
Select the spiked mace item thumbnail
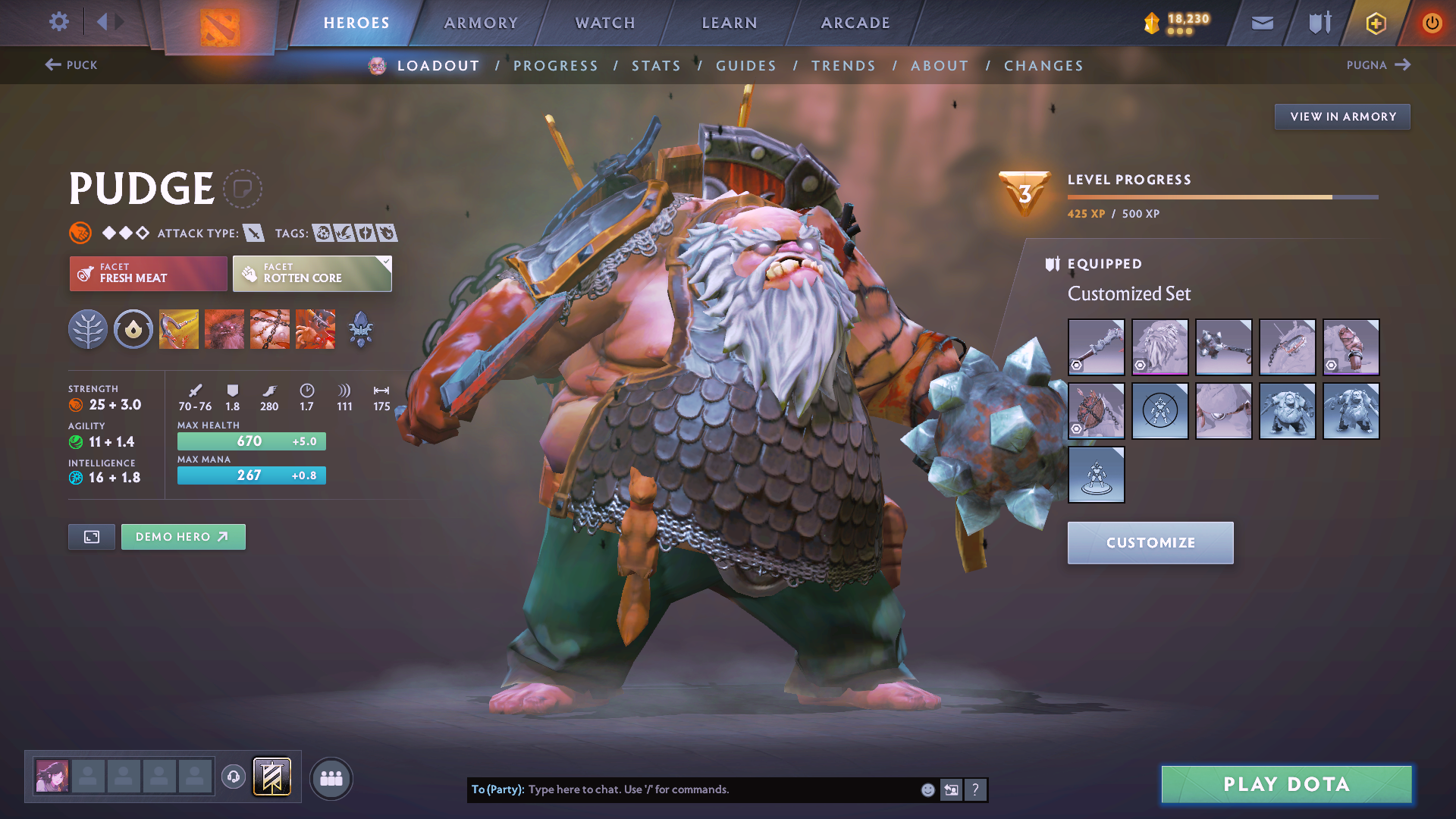pos(1223,347)
